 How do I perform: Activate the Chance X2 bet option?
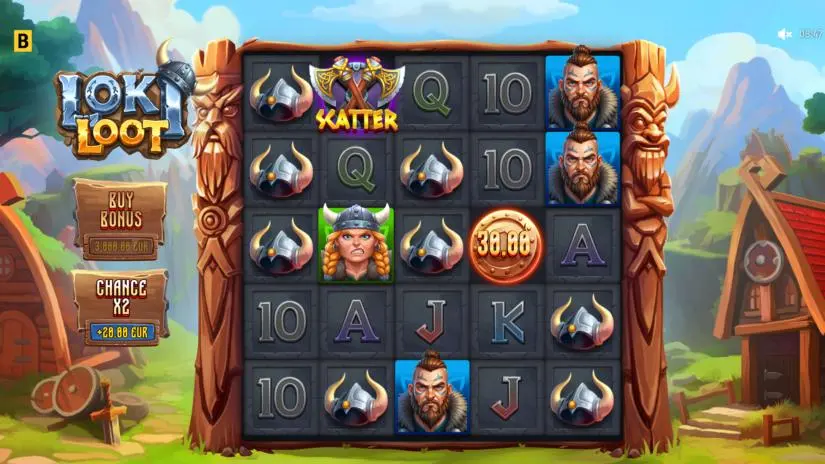click(x=121, y=306)
